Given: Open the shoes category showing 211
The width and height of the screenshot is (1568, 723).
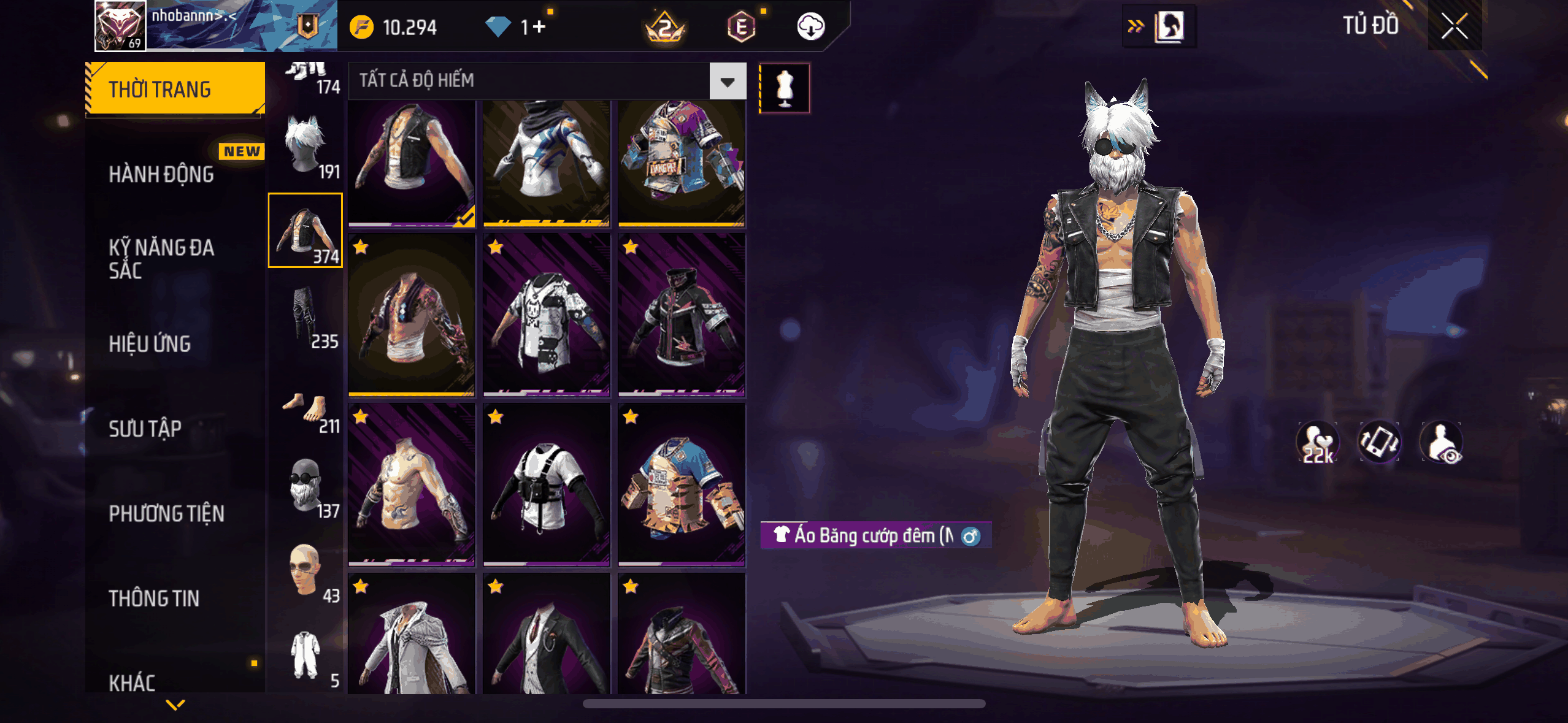Looking at the screenshot, I should tap(306, 411).
